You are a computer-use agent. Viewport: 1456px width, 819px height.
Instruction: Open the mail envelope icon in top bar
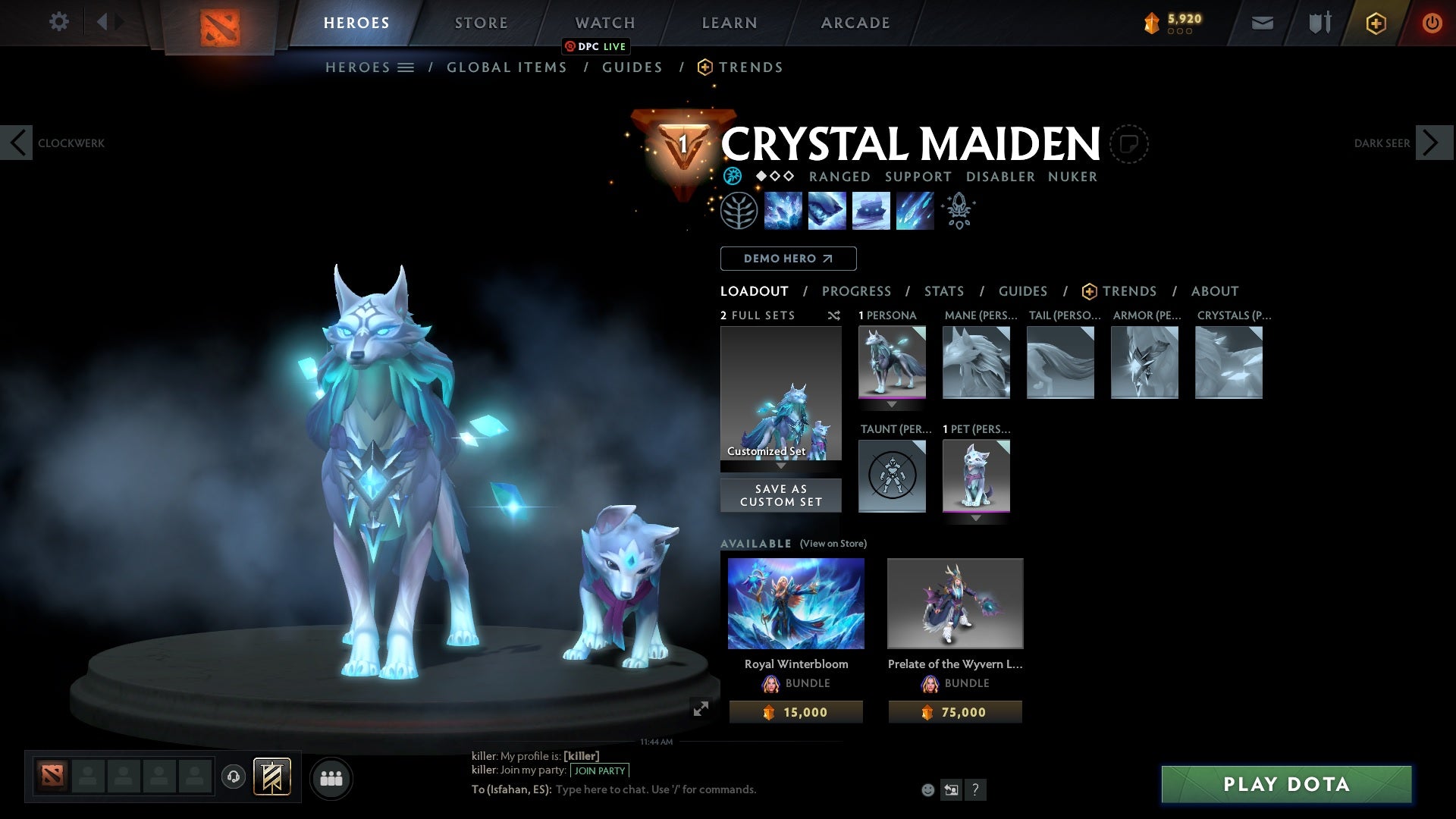[1261, 23]
